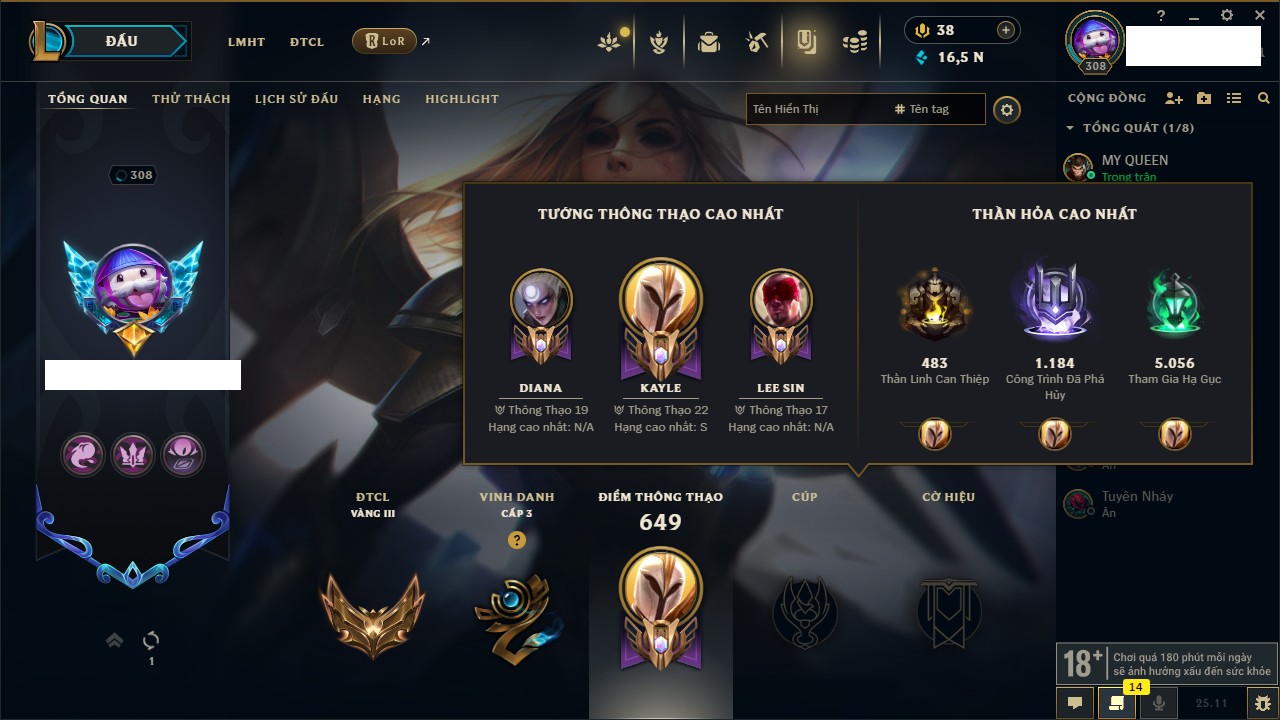This screenshot has width=1280, height=720.
Task: Open the chat bubble panel
Action: coord(1075,703)
